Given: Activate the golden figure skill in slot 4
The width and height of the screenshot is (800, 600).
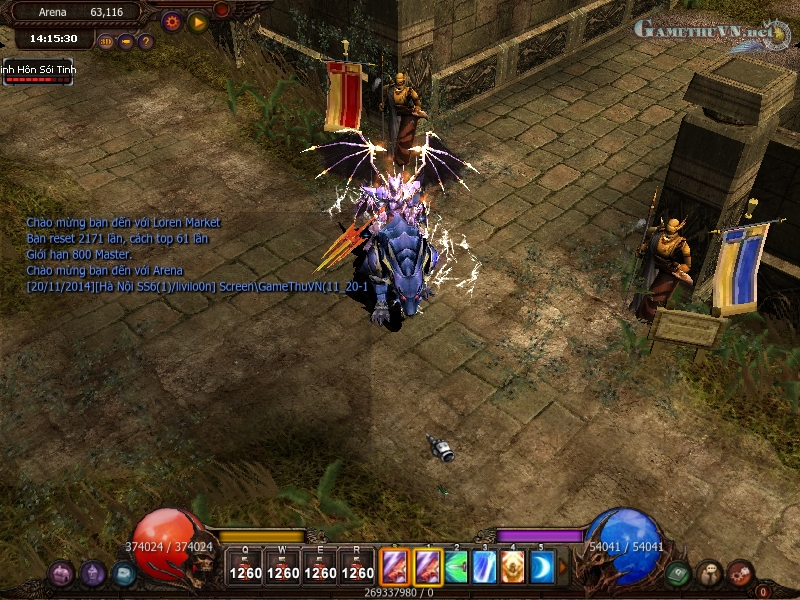Looking at the screenshot, I should tap(513, 567).
